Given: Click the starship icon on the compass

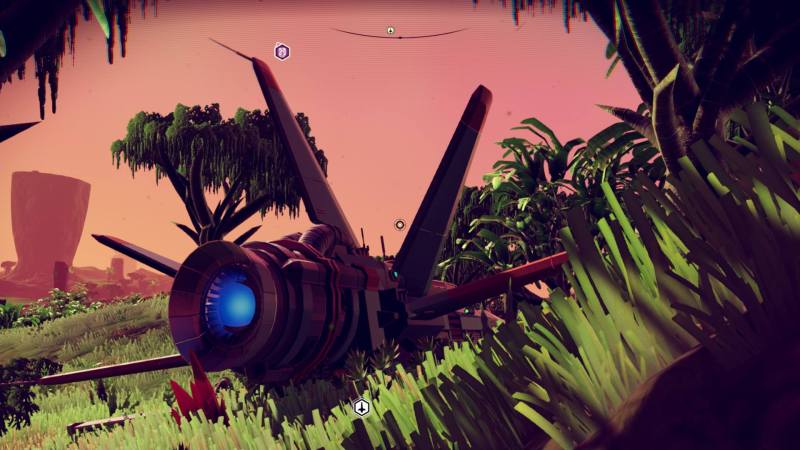Looking at the screenshot, I should 391,30.
